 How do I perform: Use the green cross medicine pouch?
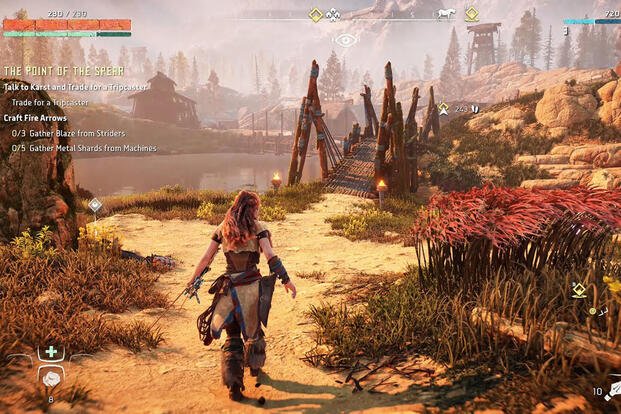(x=51, y=353)
